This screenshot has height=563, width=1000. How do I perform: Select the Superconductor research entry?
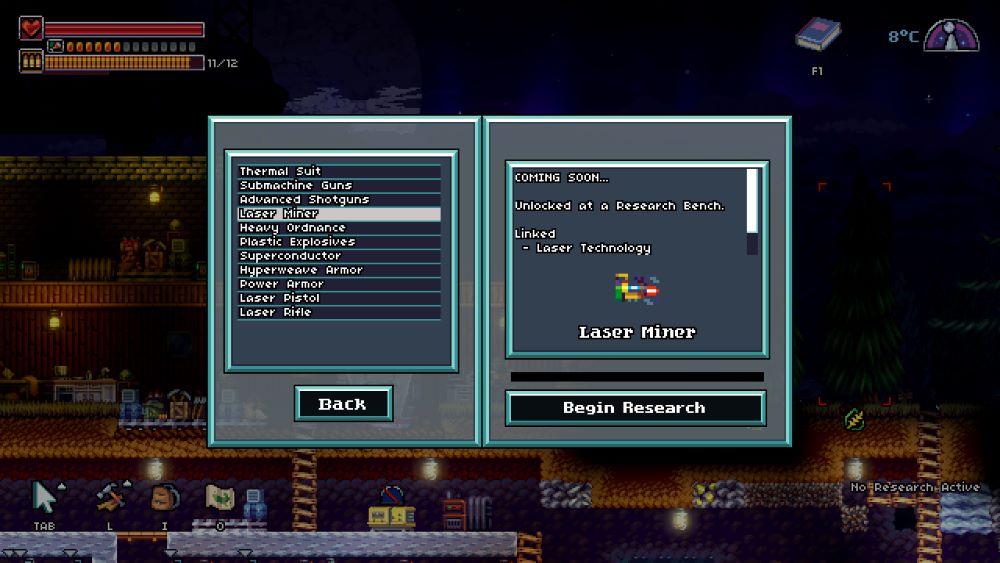tap(338, 256)
